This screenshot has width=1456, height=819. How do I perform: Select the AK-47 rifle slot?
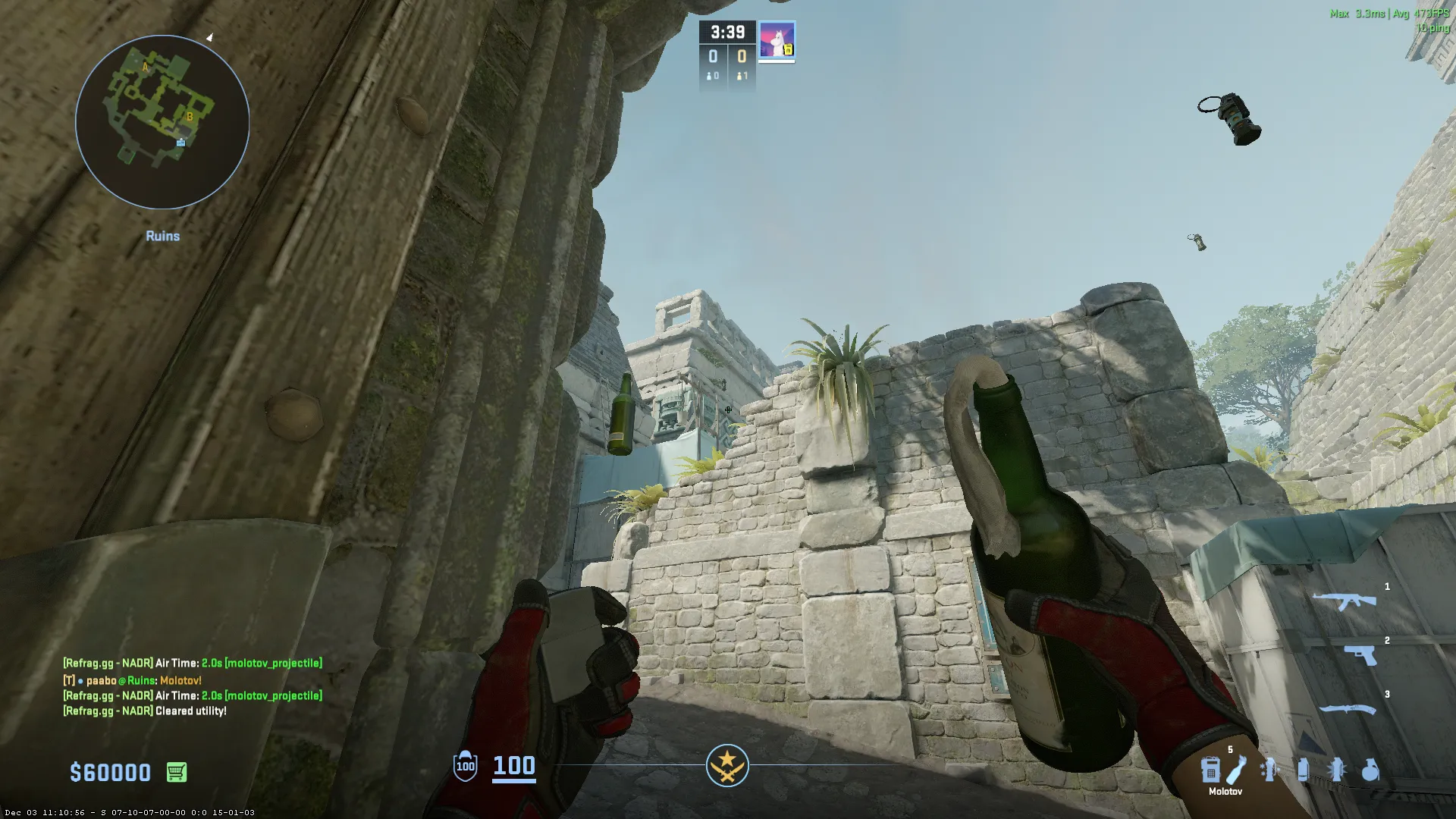click(1345, 601)
